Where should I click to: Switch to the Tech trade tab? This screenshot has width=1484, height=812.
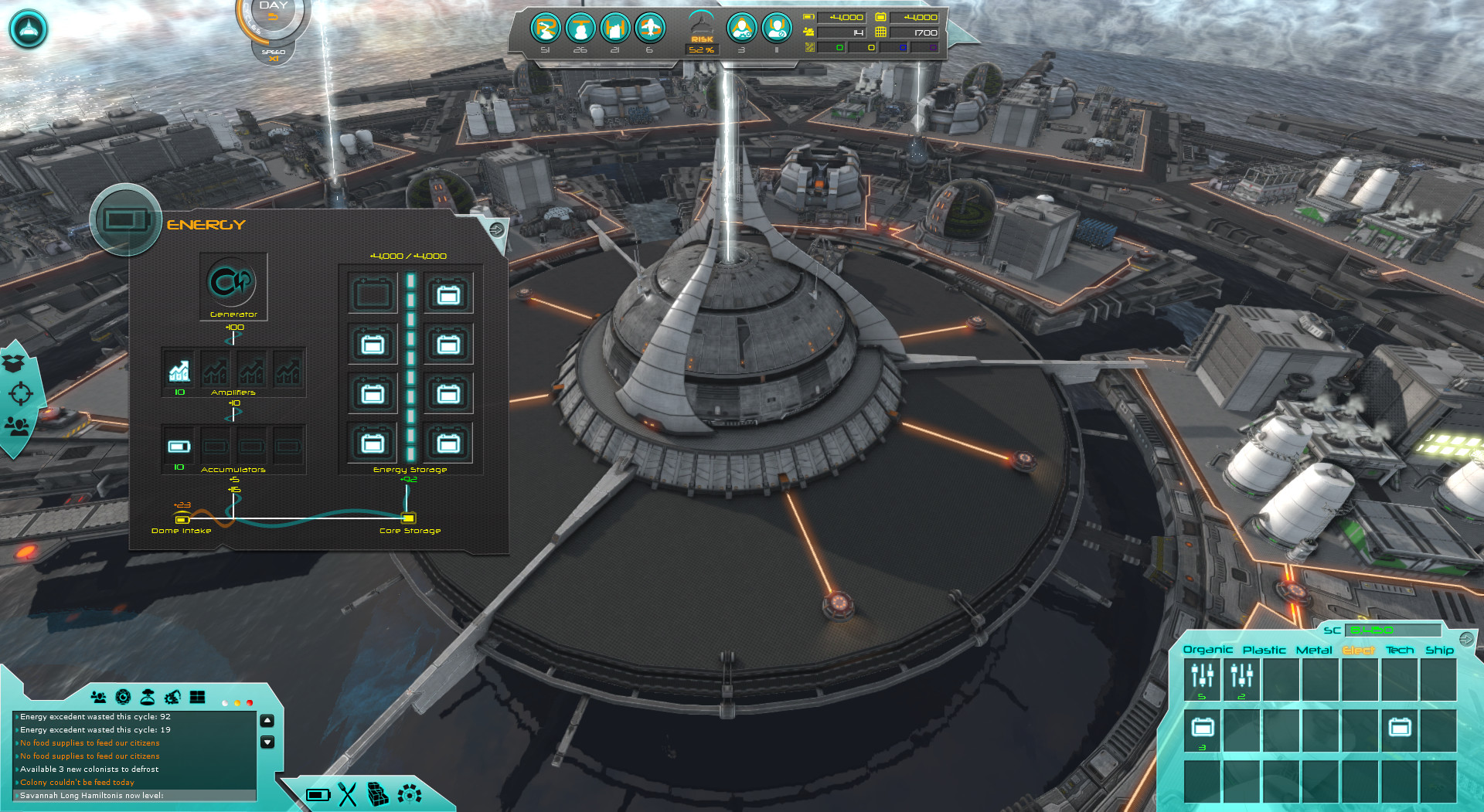[x=1401, y=650]
